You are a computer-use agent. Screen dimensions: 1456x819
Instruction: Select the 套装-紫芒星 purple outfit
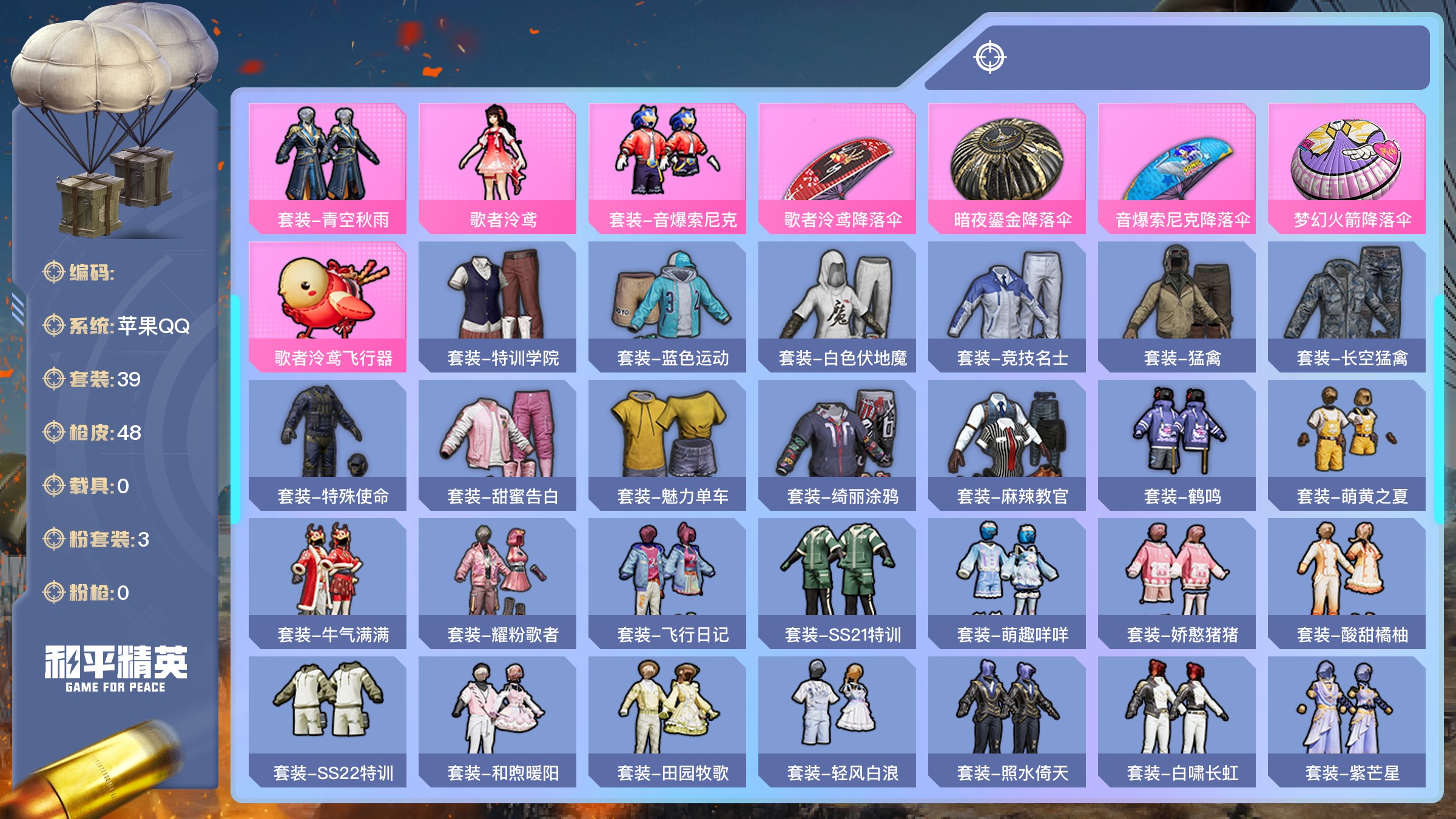[x=1347, y=721]
